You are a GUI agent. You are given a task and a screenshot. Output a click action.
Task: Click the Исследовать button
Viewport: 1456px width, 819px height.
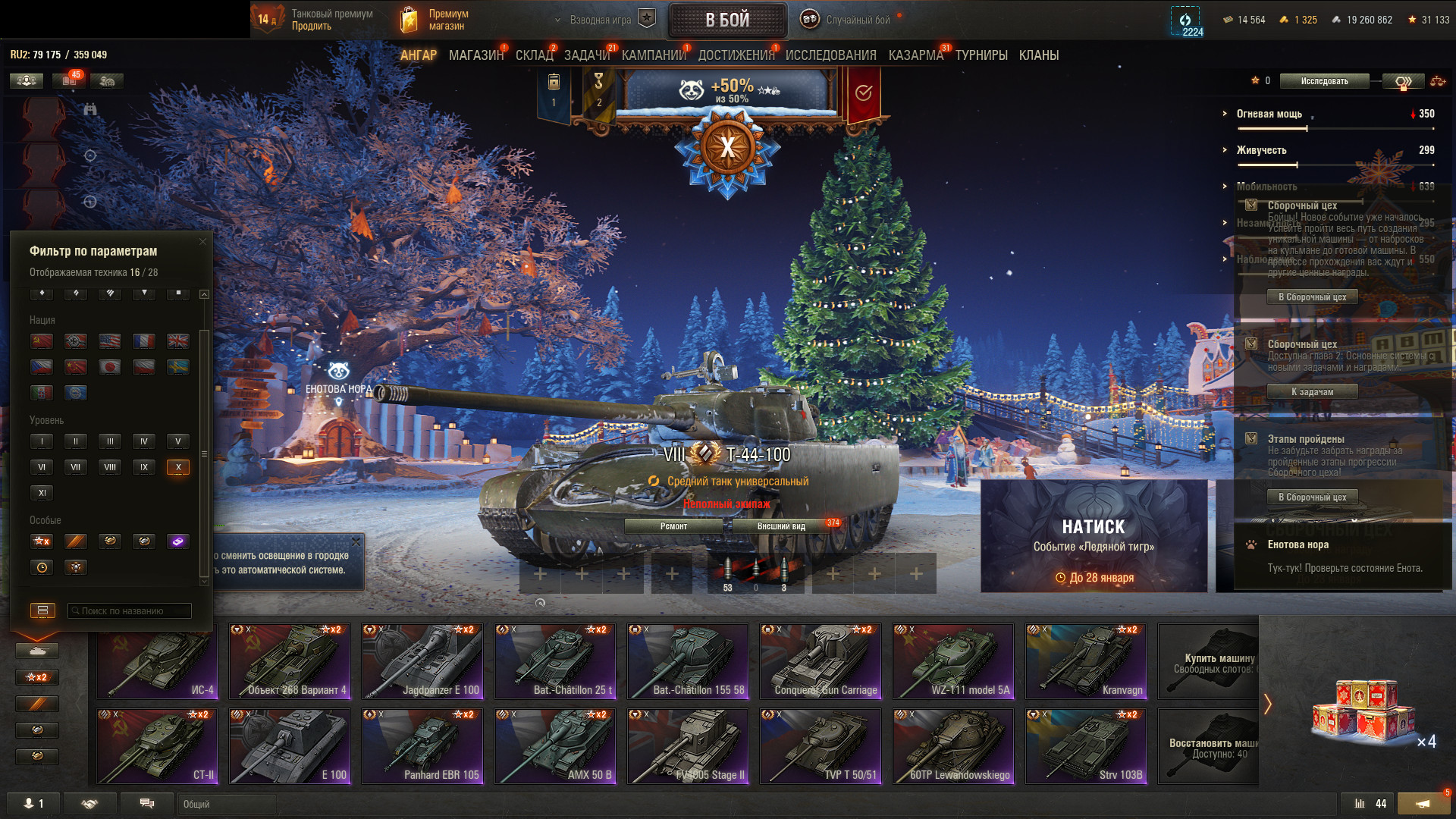(x=1324, y=81)
